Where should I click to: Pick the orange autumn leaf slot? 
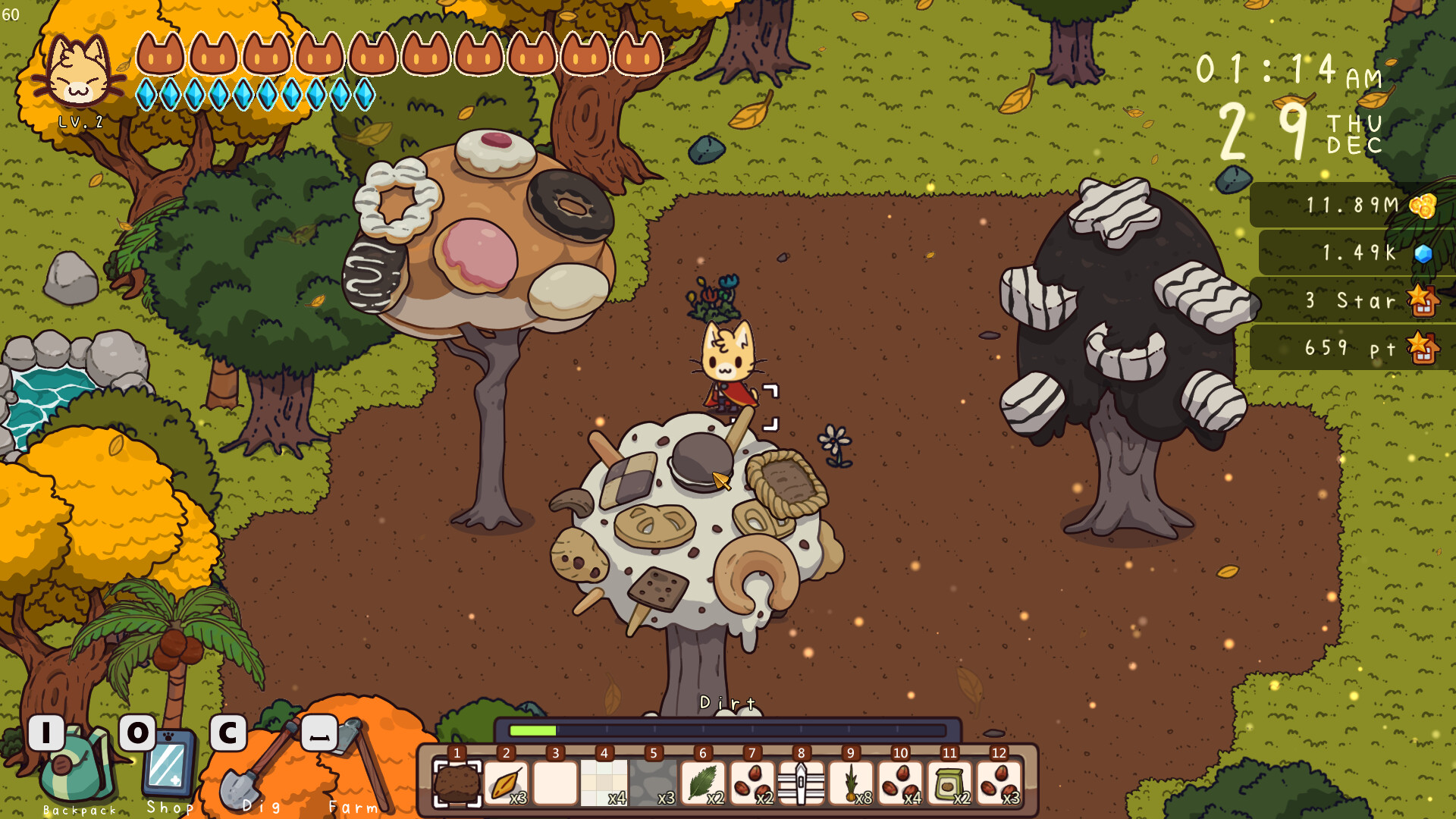coord(506,783)
